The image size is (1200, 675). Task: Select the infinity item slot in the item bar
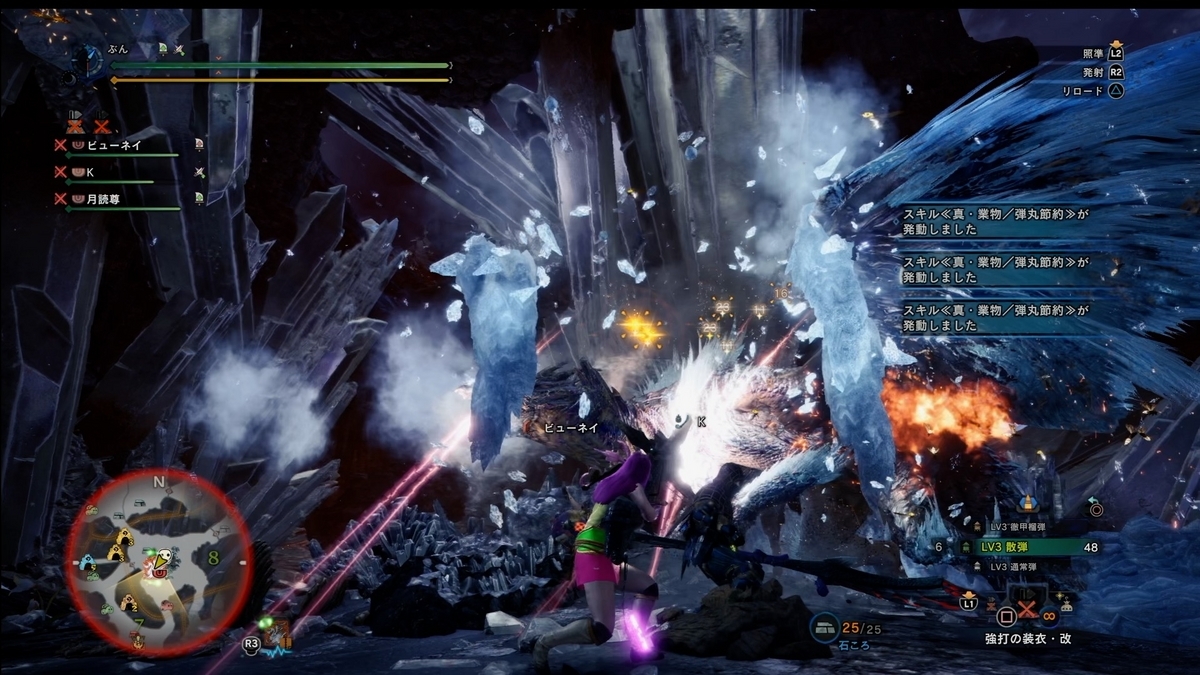[1049, 614]
